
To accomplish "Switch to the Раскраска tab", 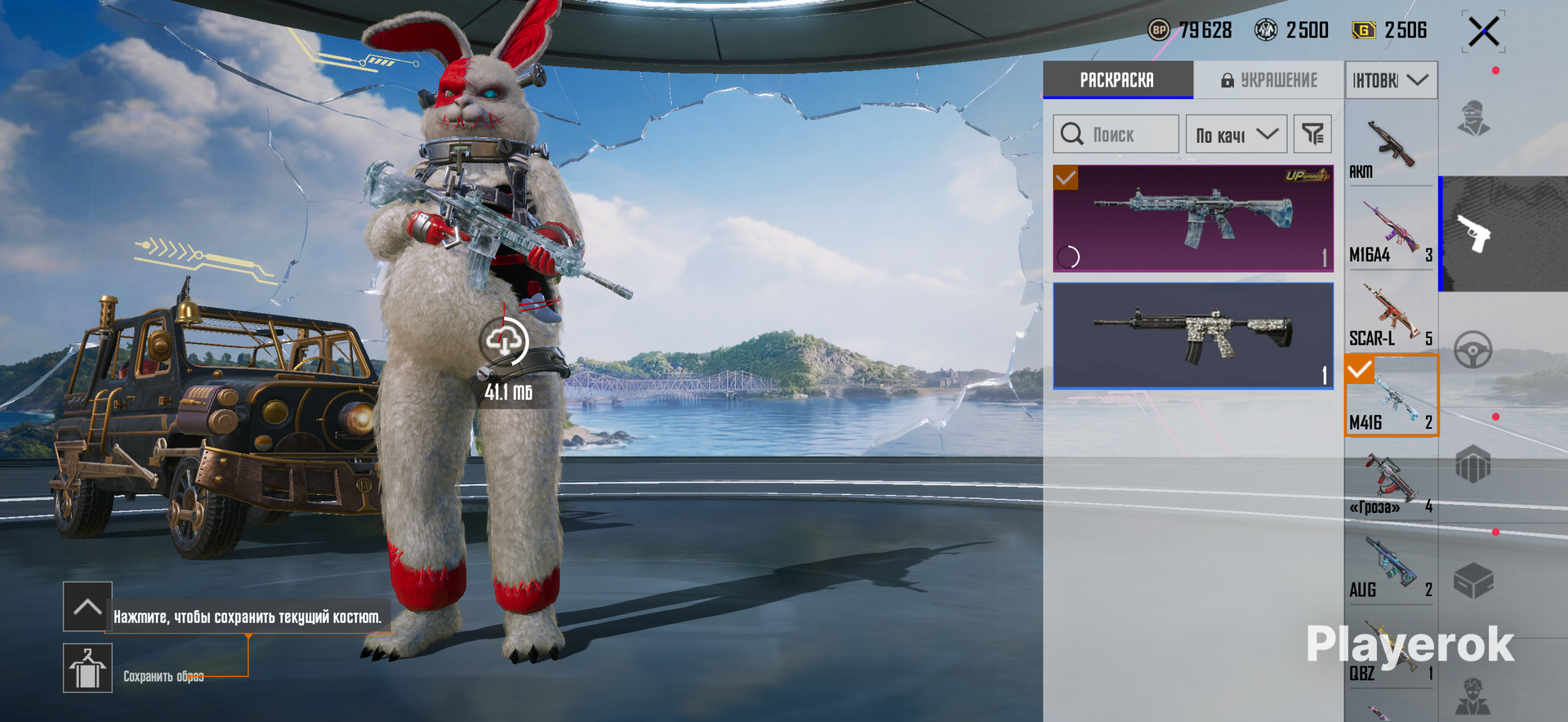I will click(x=1117, y=80).
